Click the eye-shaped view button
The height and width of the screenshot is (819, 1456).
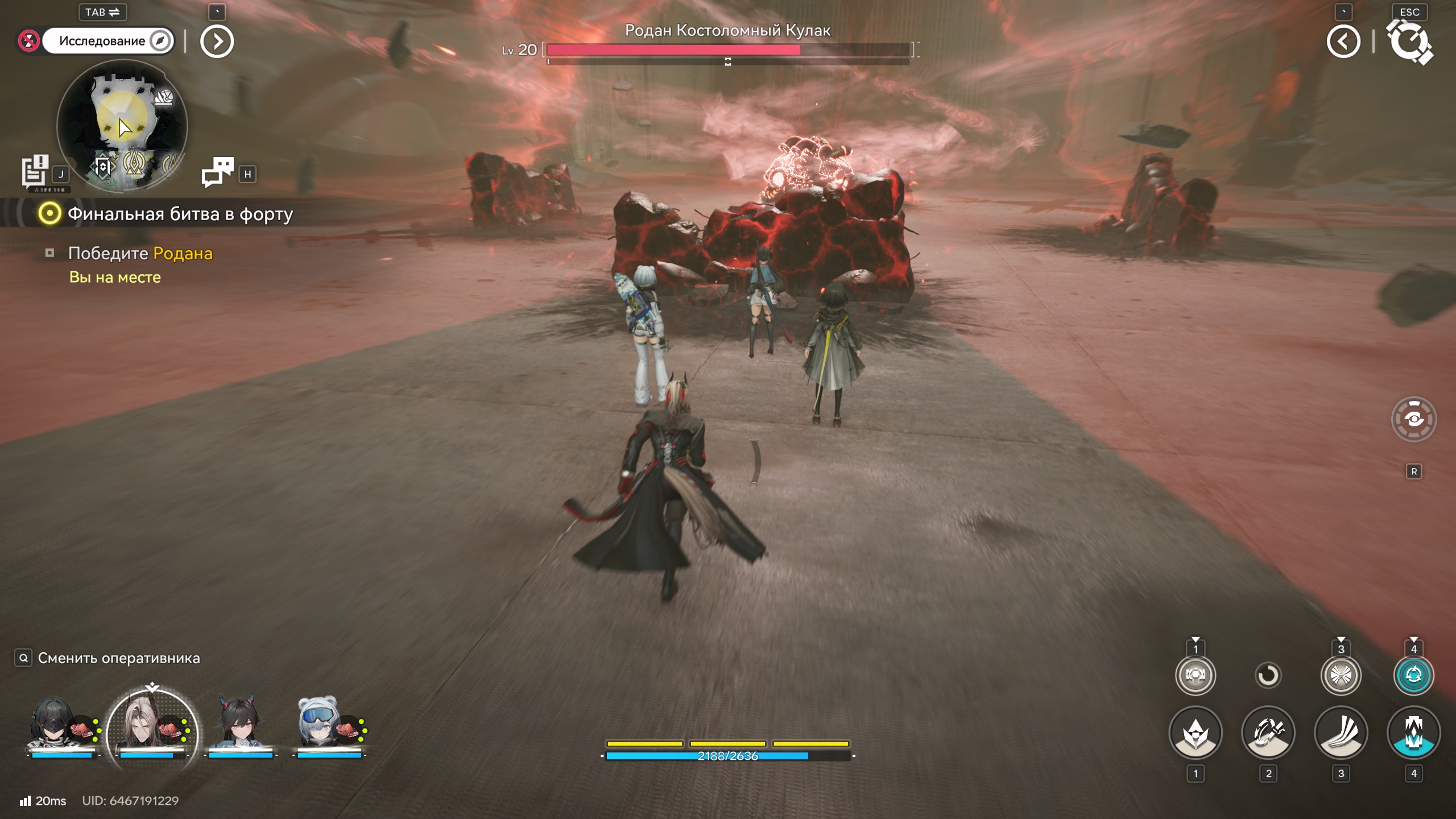click(x=1414, y=420)
